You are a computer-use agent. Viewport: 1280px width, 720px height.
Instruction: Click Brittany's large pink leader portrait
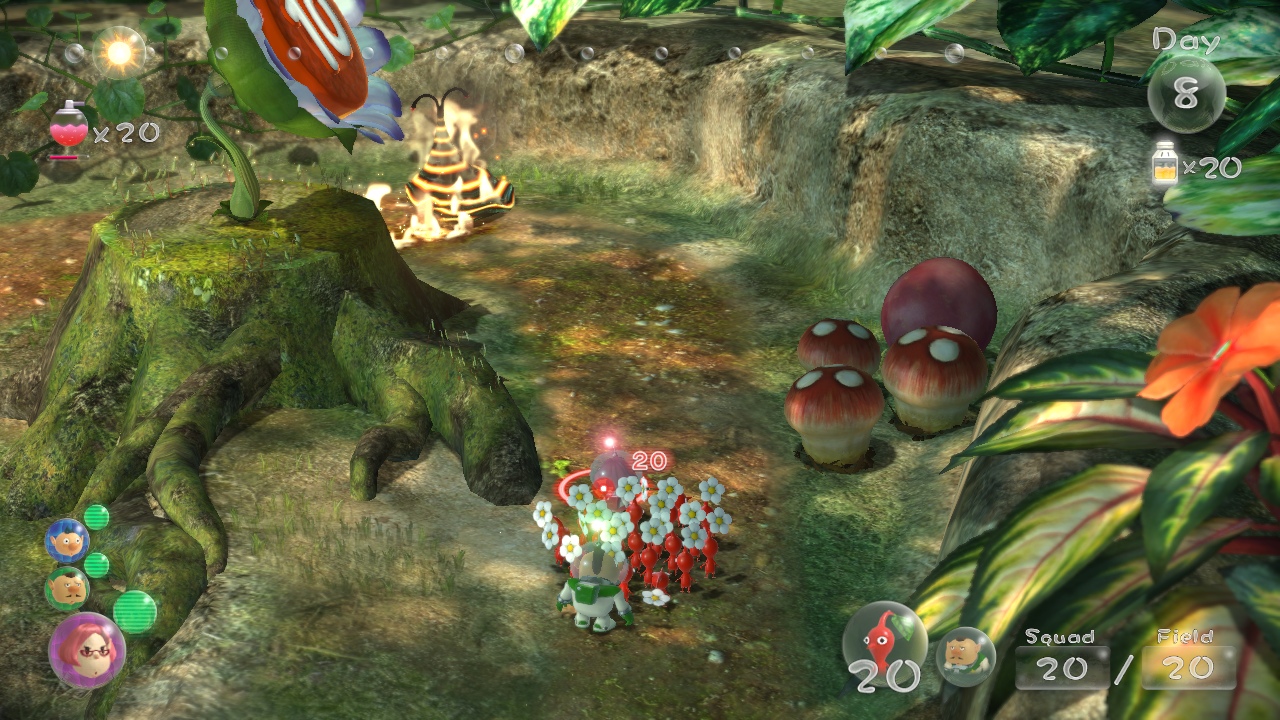click(87, 650)
